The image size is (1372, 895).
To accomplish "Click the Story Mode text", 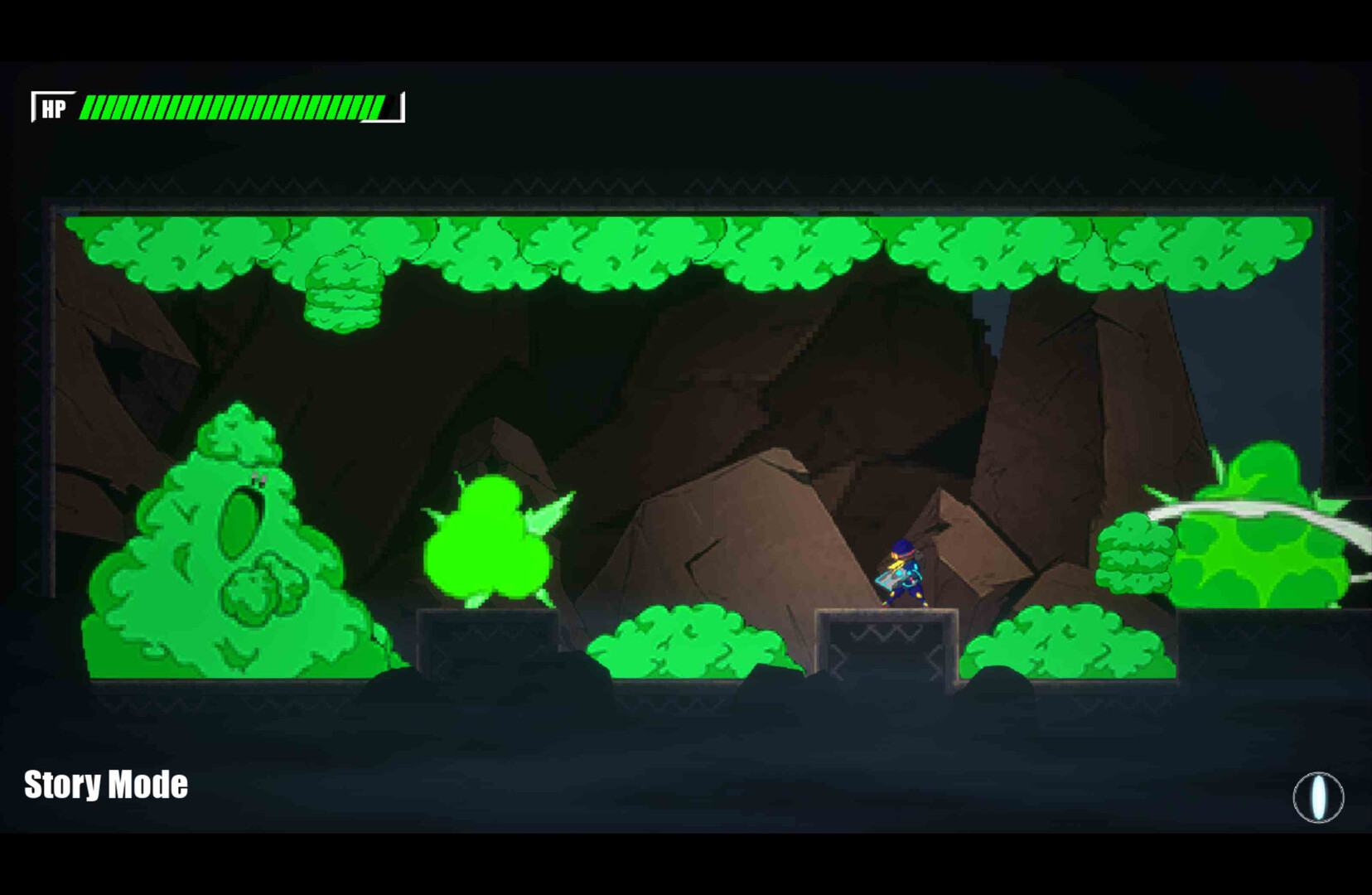I will pos(106,782).
